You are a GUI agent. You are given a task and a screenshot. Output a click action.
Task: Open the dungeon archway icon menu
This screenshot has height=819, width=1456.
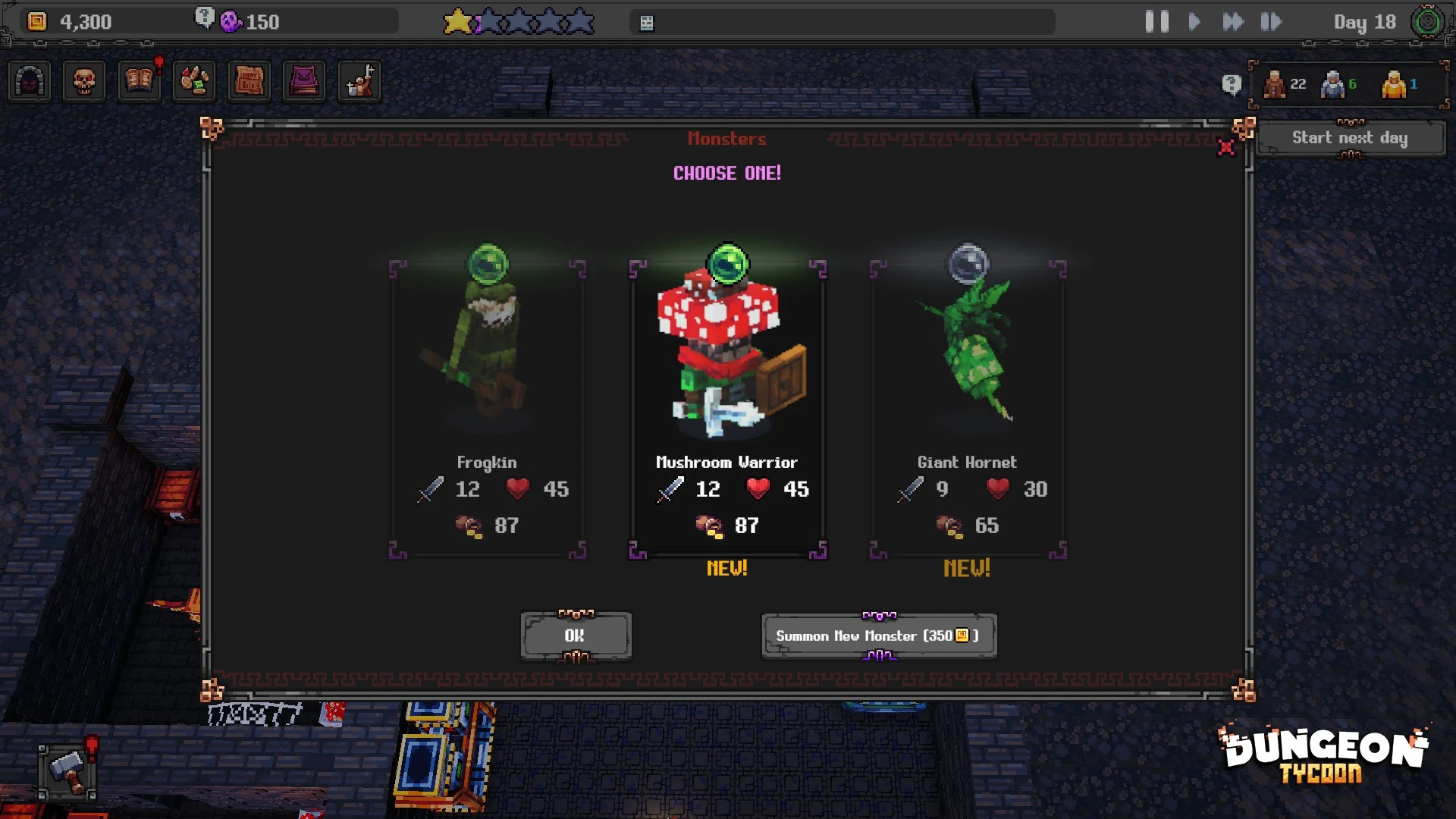point(30,81)
